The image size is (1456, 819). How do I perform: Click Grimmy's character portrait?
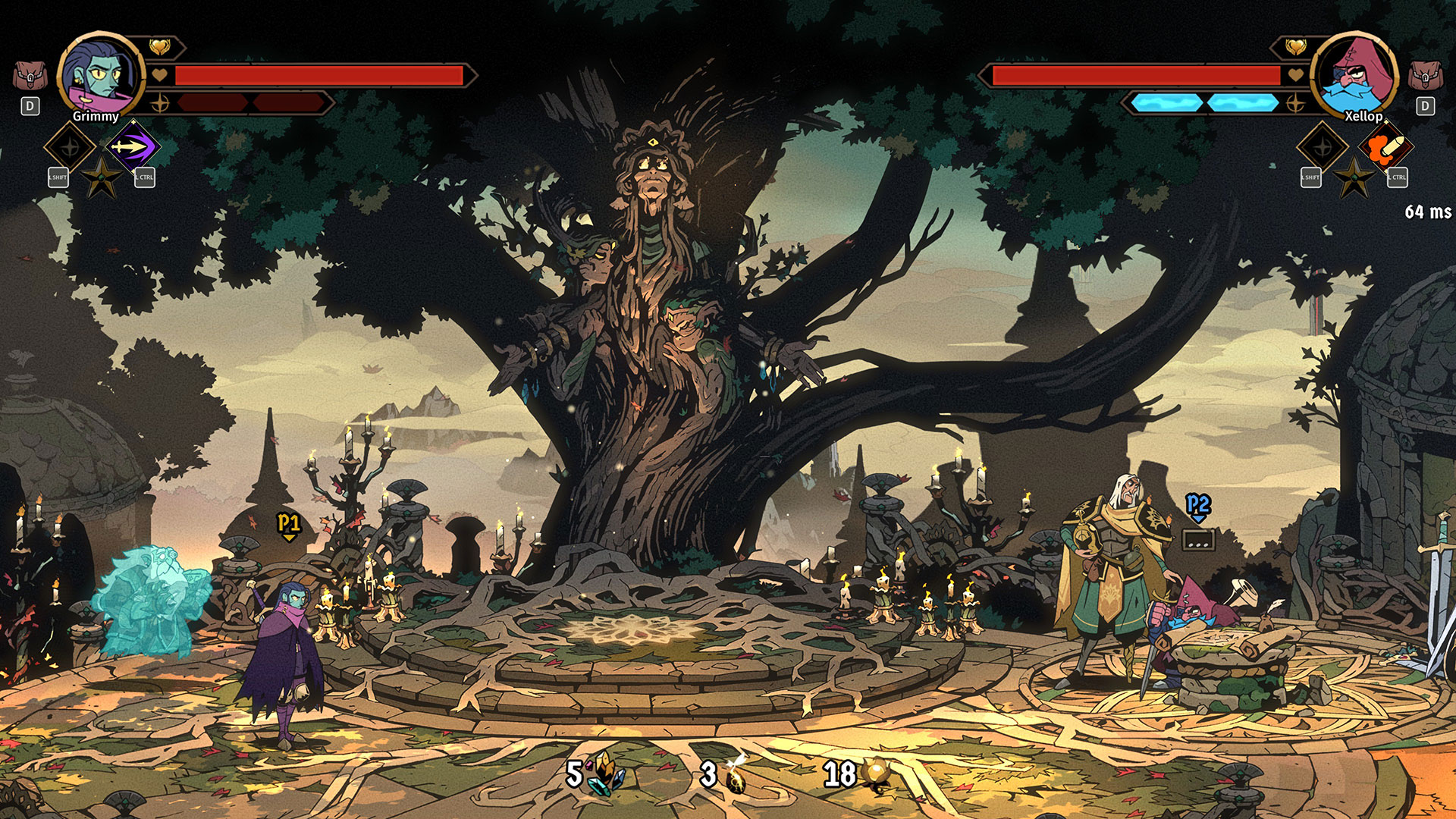[x=100, y=74]
